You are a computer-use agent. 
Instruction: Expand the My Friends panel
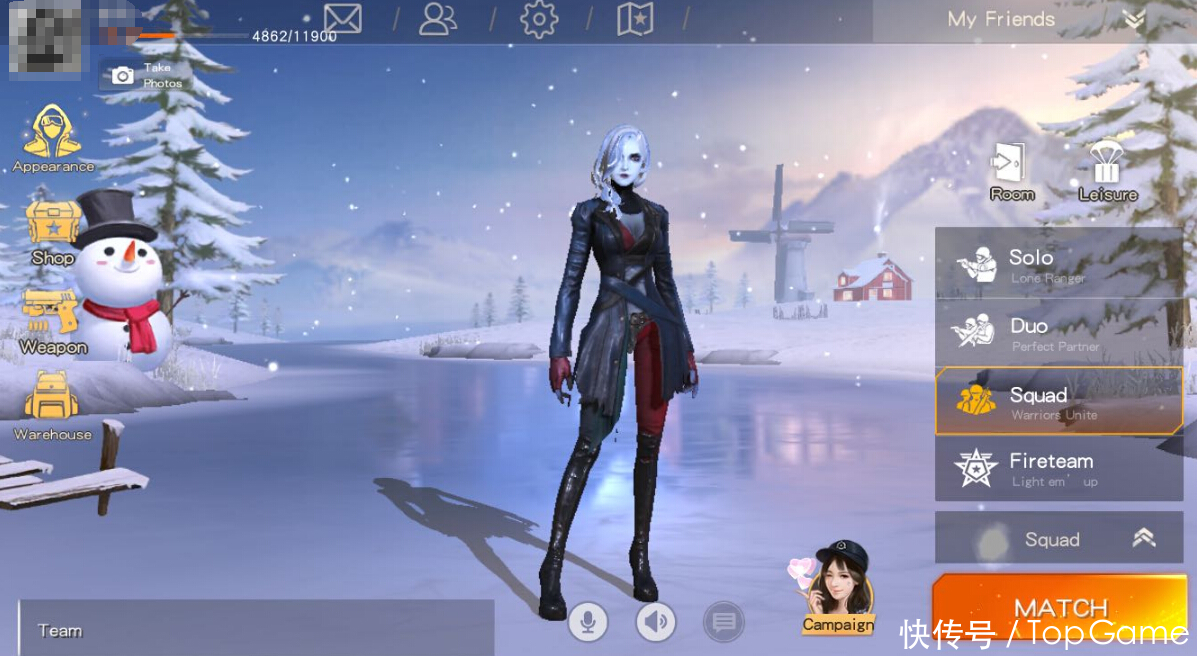point(1132,19)
